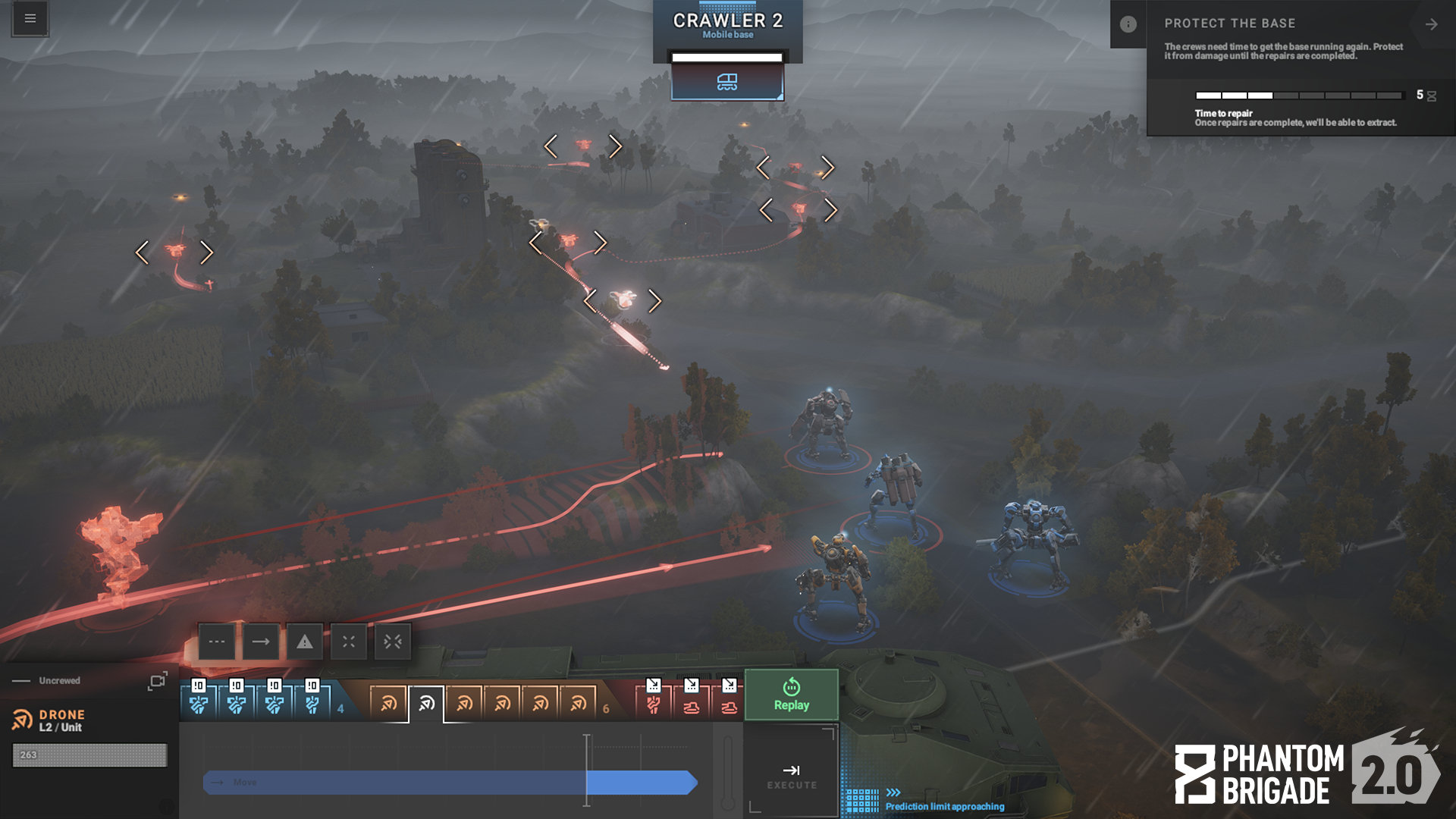Select the Move command icon in the action toolbar

click(261, 642)
